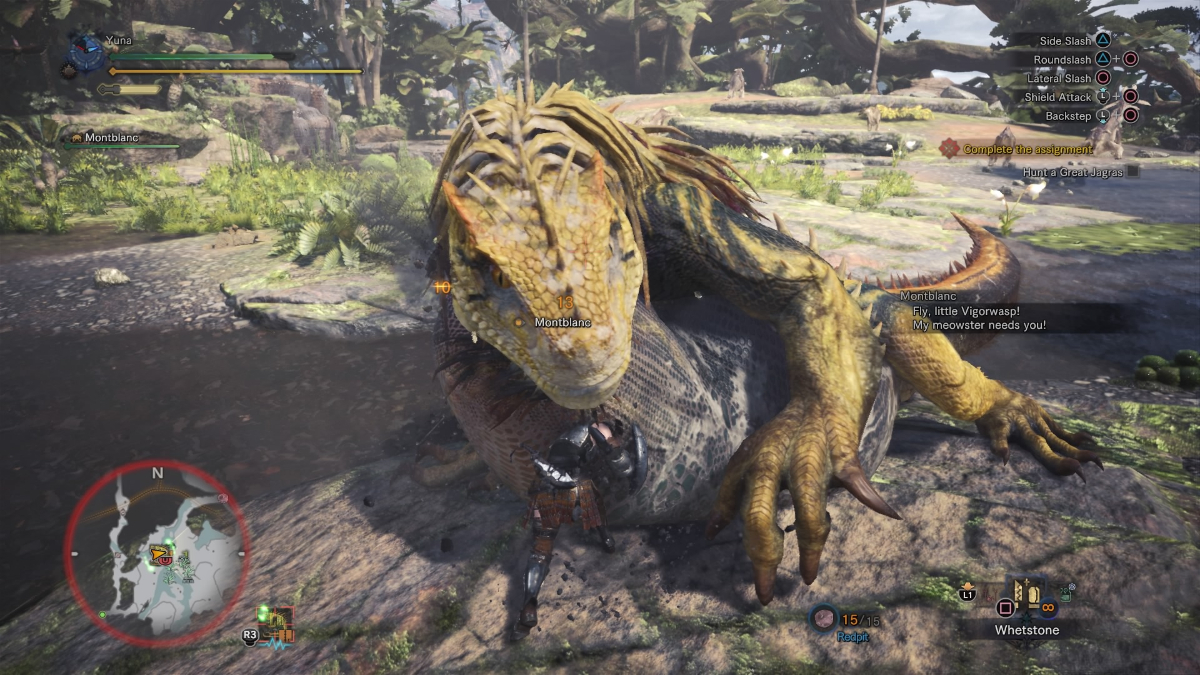This screenshot has height=675, width=1200.
Task: Select the Complete the assignment quest tracker
Action: pos(1027,149)
